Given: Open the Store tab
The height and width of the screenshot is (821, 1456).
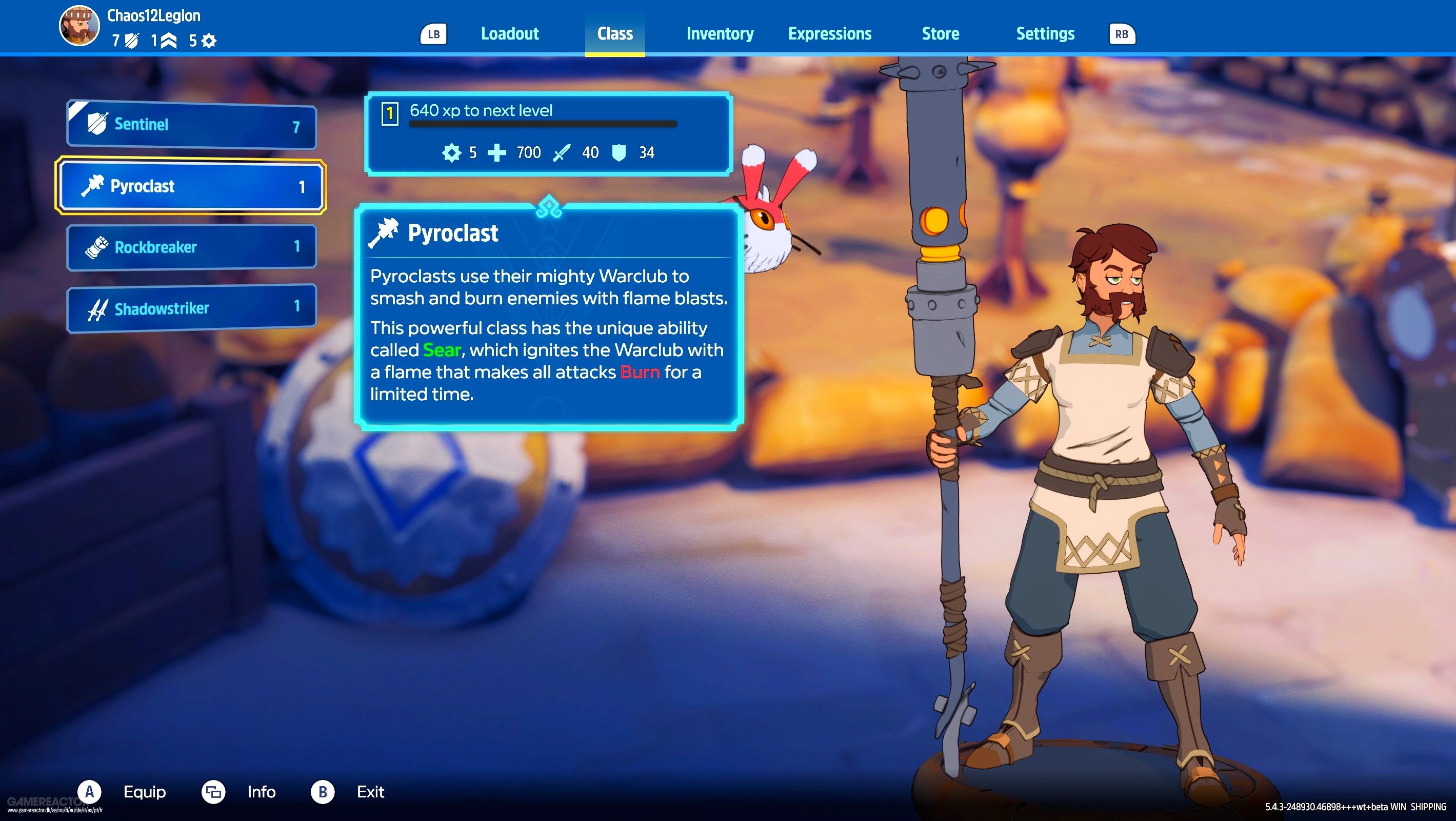Looking at the screenshot, I should click(x=940, y=34).
